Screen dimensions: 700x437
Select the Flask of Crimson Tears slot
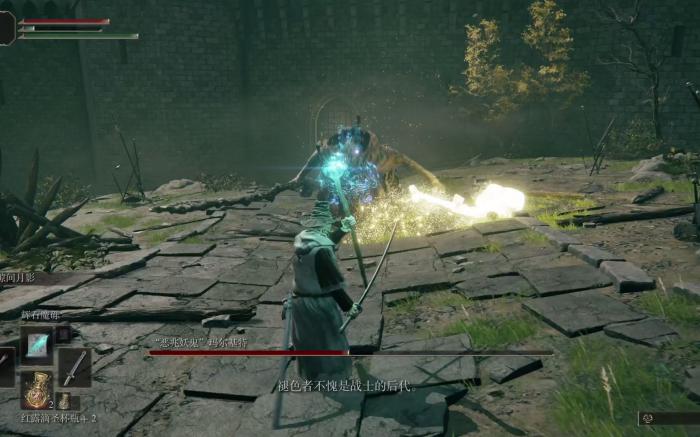pyautogui.click(x=37, y=389)
